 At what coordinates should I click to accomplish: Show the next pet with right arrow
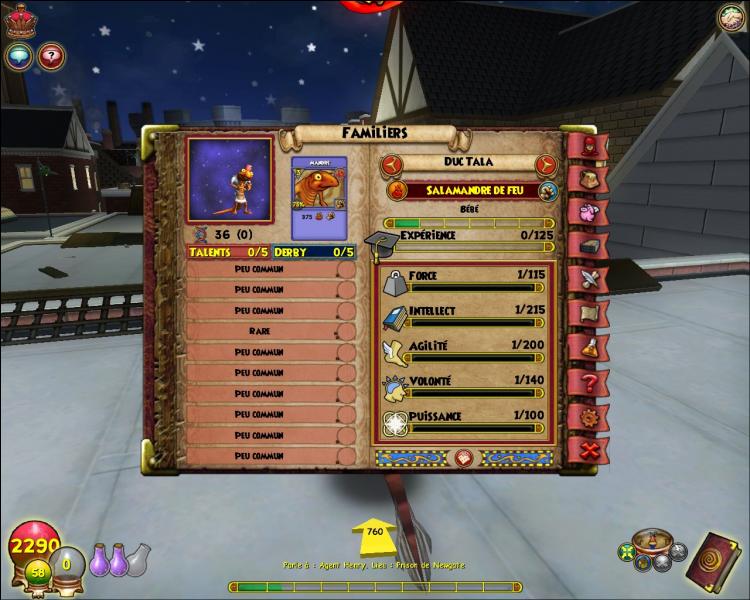[x=546, y=164]
